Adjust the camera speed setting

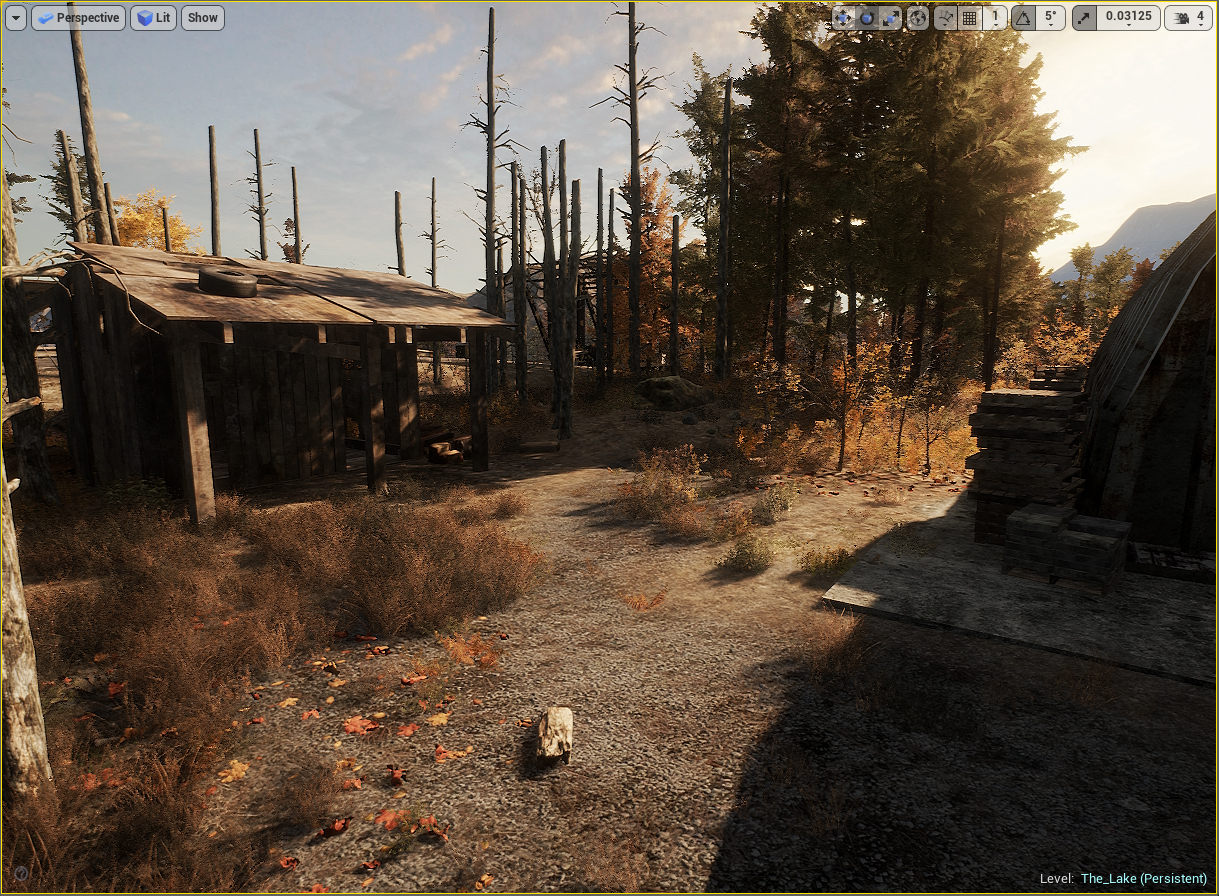[x=1188, y=17]
